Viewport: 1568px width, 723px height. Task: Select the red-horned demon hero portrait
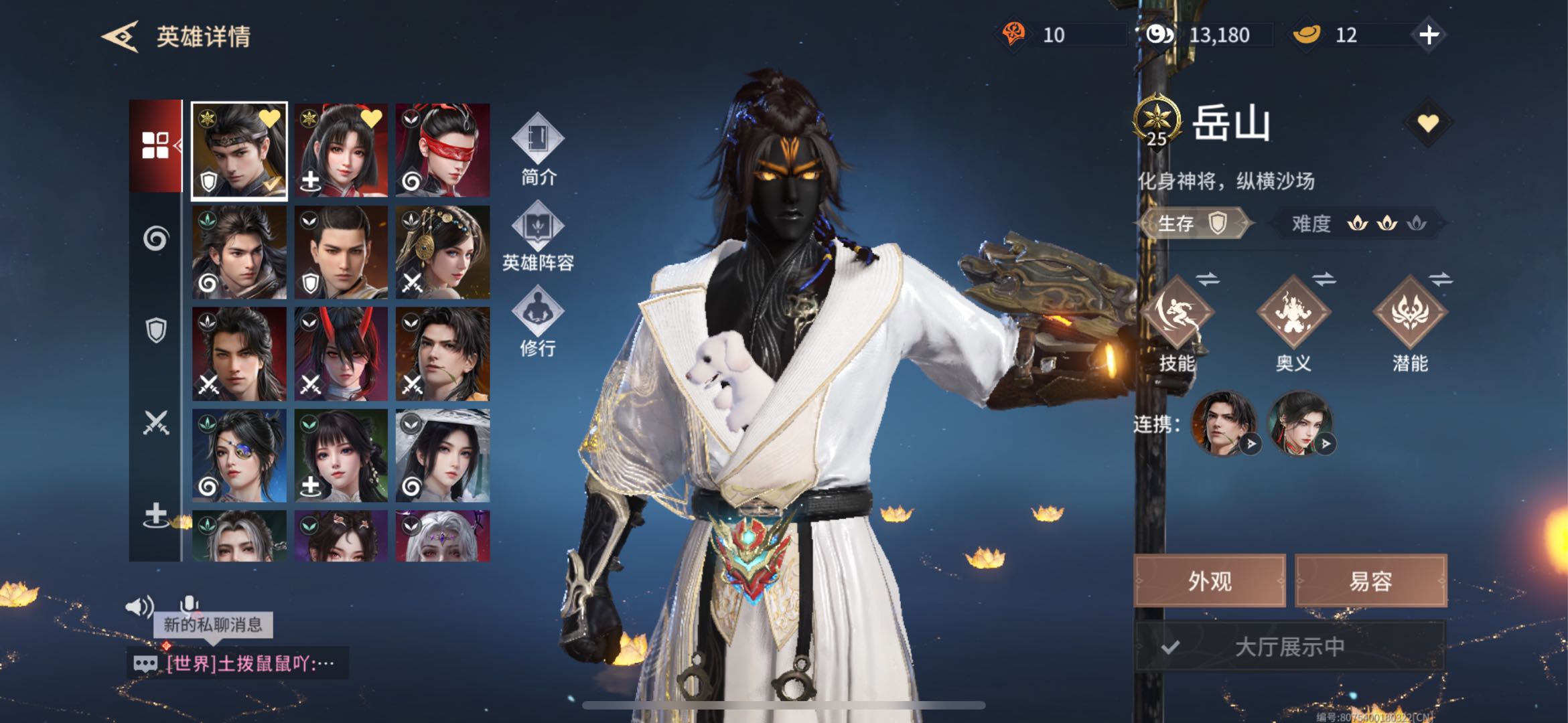point(341,354)
